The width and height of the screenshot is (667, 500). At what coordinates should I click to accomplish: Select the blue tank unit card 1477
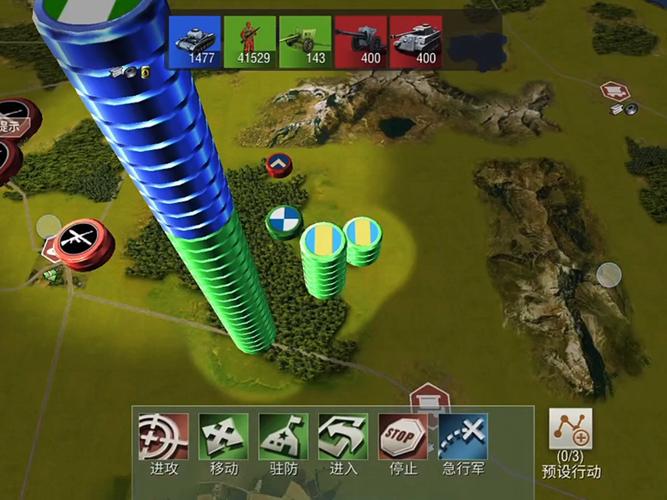(x=195, y=41)
